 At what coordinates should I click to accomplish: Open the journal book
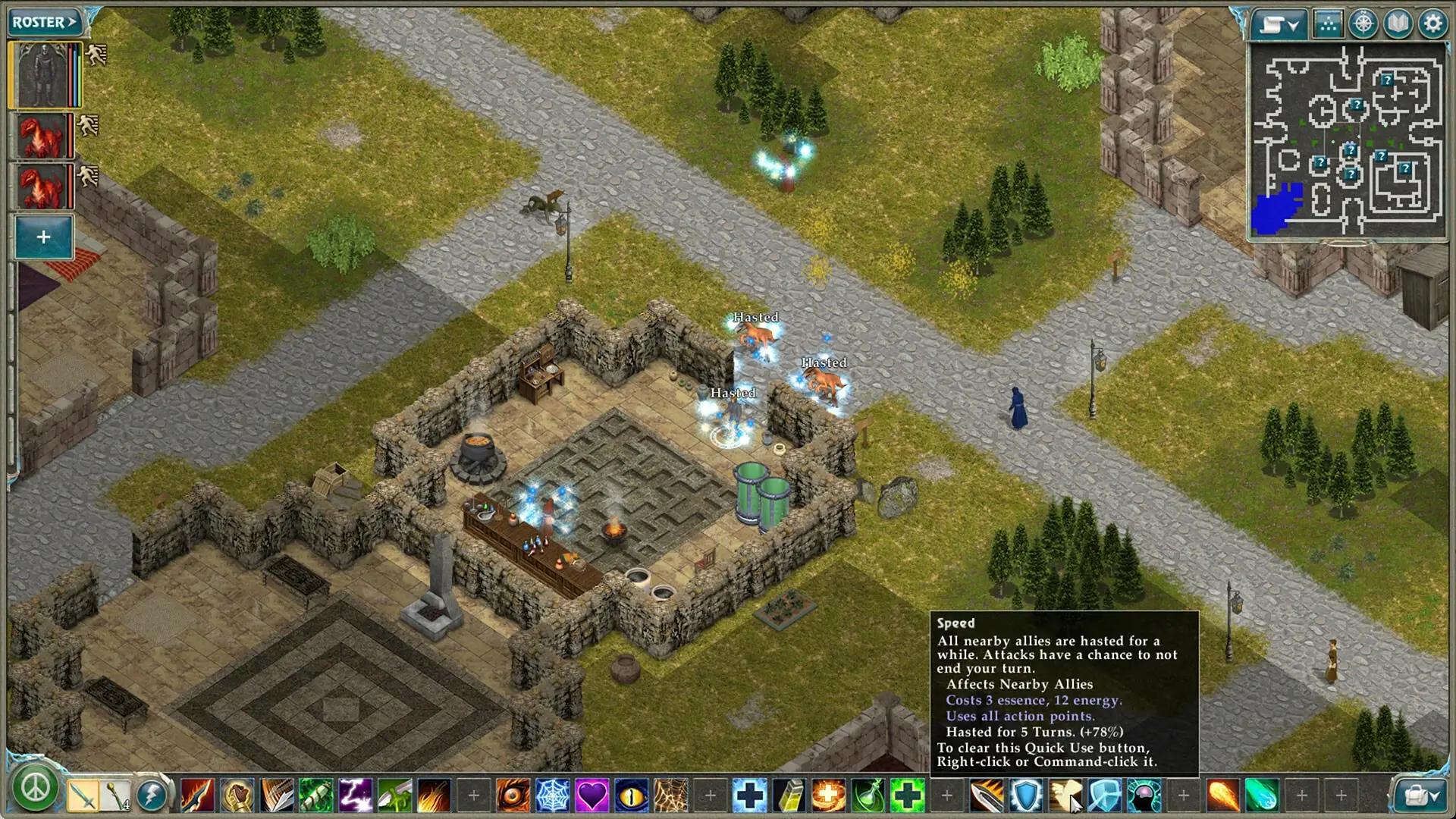[1398, 24]
